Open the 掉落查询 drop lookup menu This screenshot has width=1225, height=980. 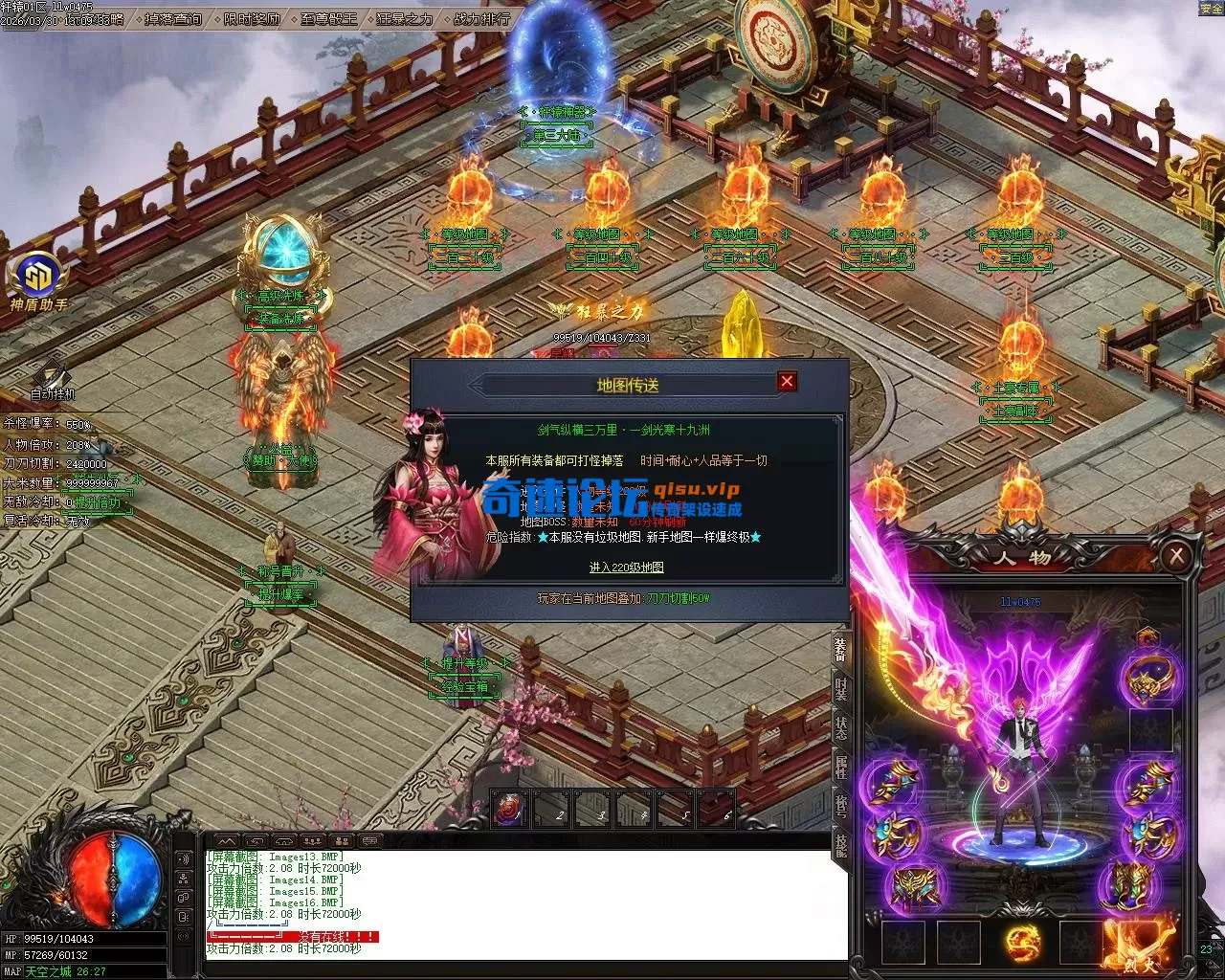tap(173, 18)
